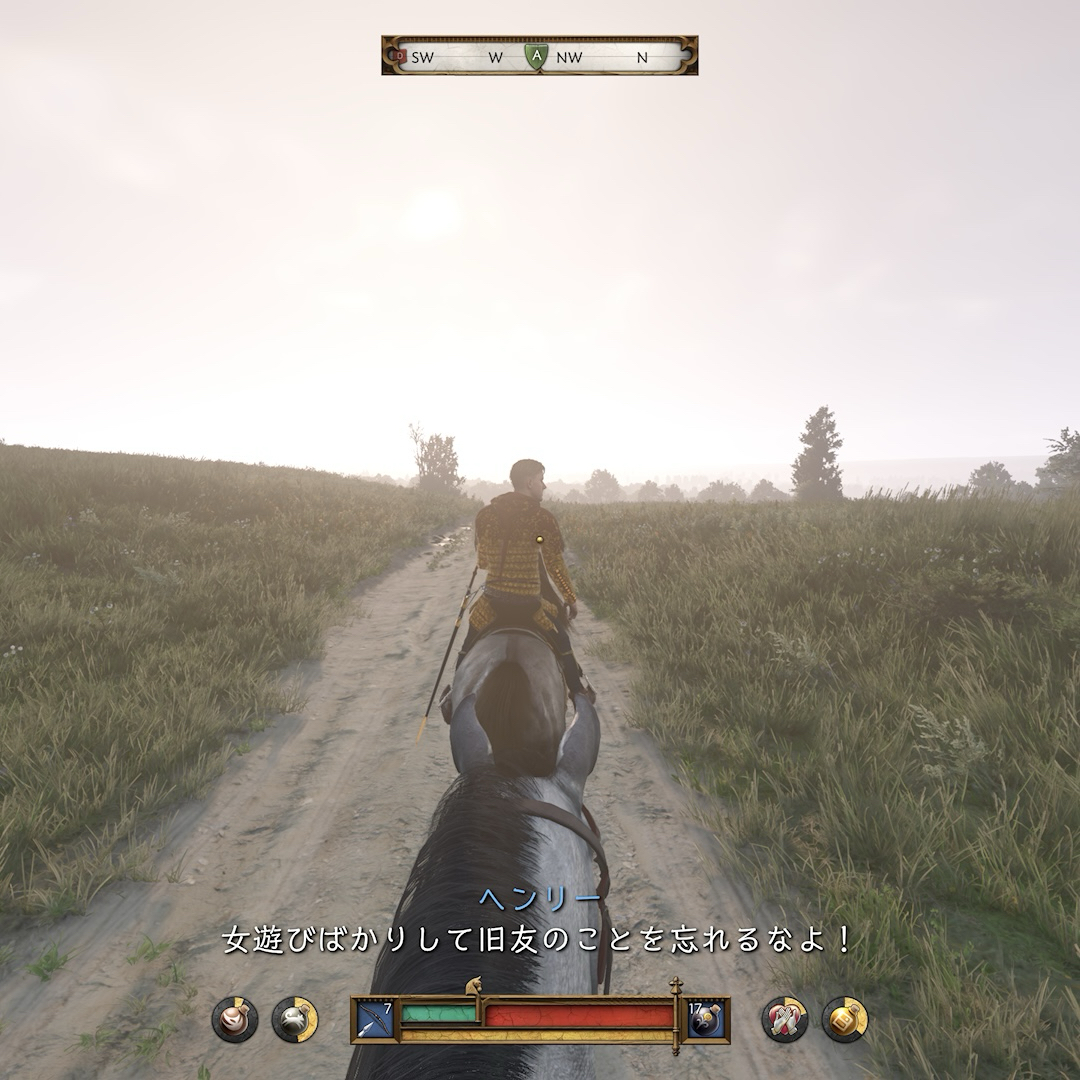Click the bow and arrow weapon slot
The image size is (1080, 1080).
click(374, 1018)
